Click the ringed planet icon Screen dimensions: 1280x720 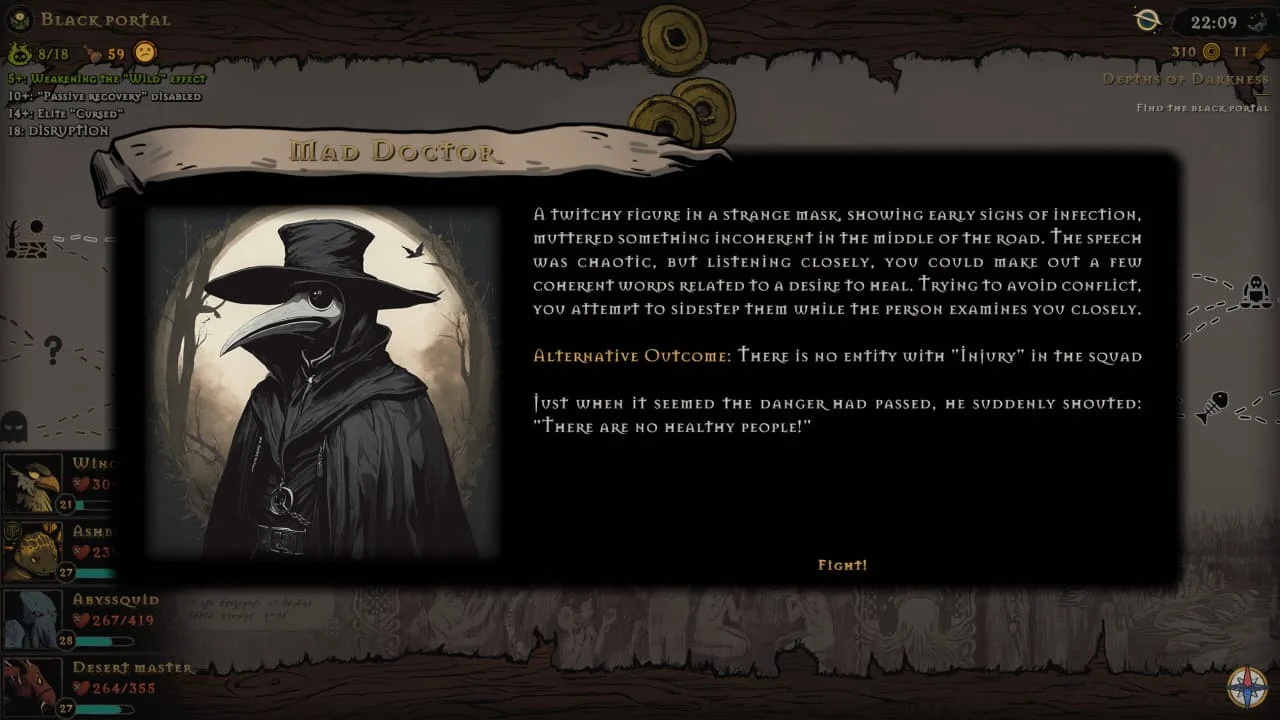click(x=1148, y=20)
